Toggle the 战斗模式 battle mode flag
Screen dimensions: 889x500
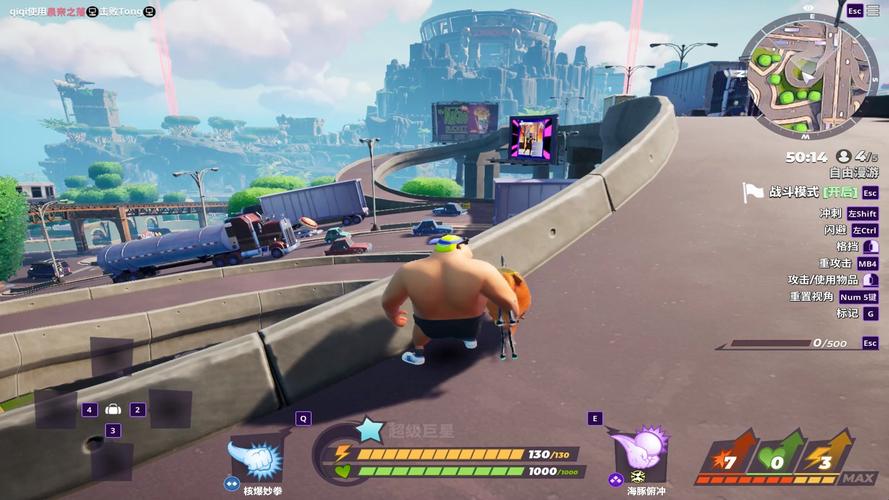tap(753, 192)
